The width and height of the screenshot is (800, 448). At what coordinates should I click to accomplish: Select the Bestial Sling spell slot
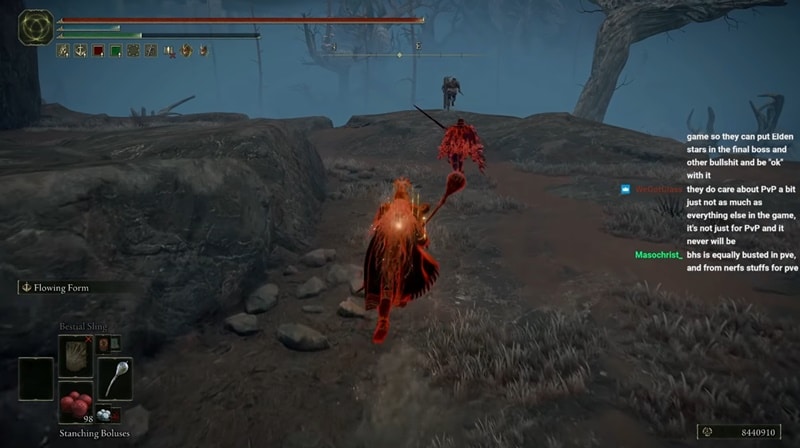[75, 355]
